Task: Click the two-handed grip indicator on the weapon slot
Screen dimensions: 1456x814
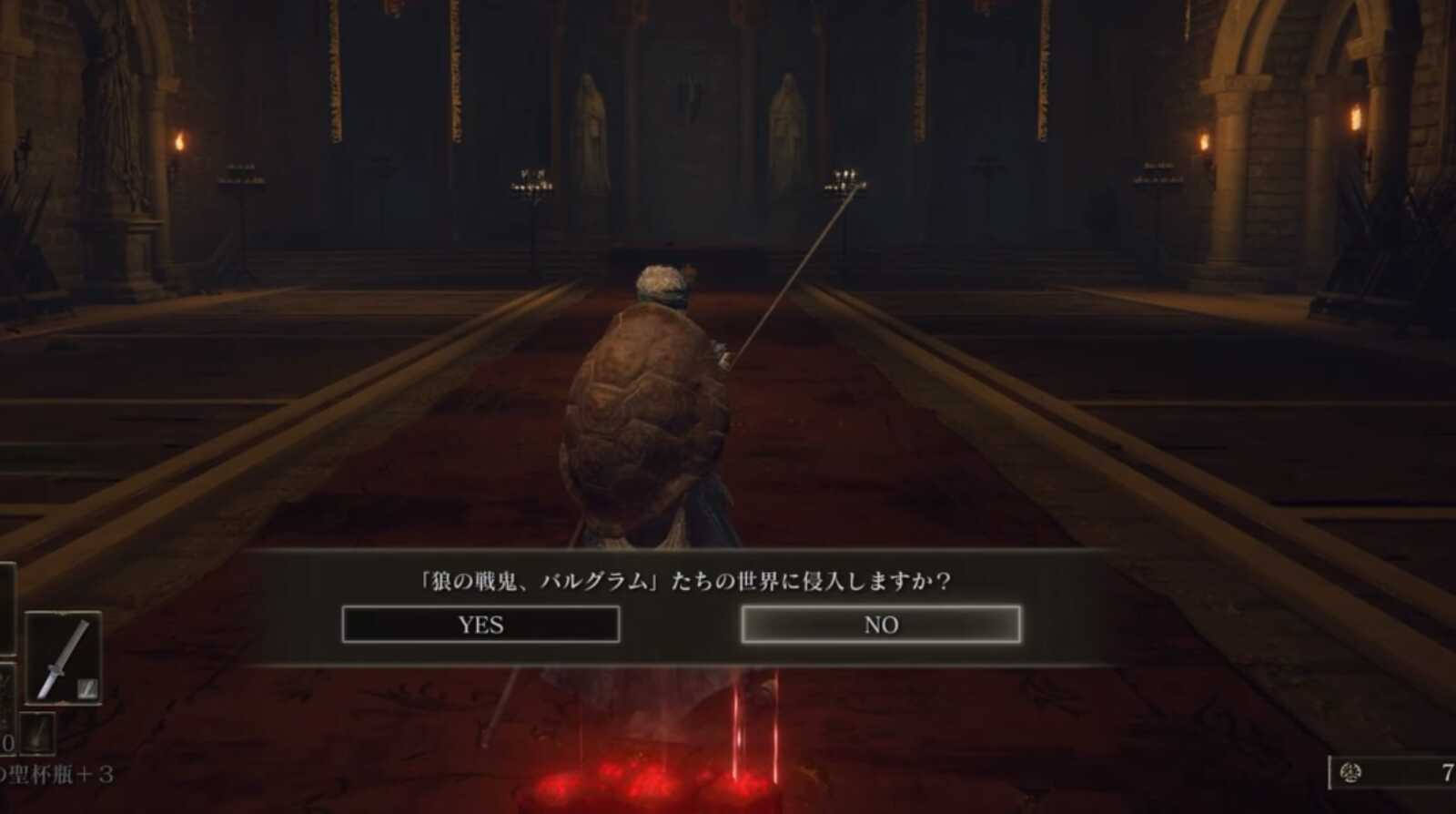Action: point(87,687)
